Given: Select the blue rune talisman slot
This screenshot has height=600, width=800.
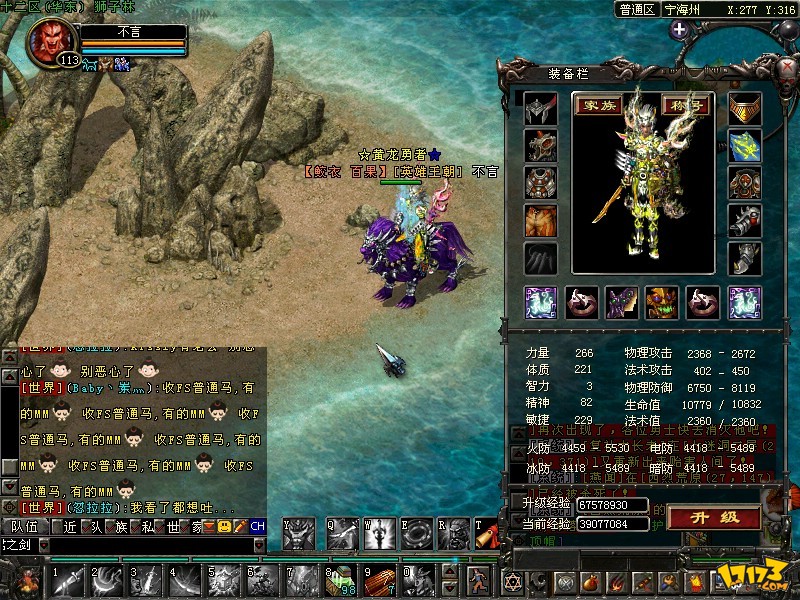Looking at the screenshot, I should coord(744,147).
